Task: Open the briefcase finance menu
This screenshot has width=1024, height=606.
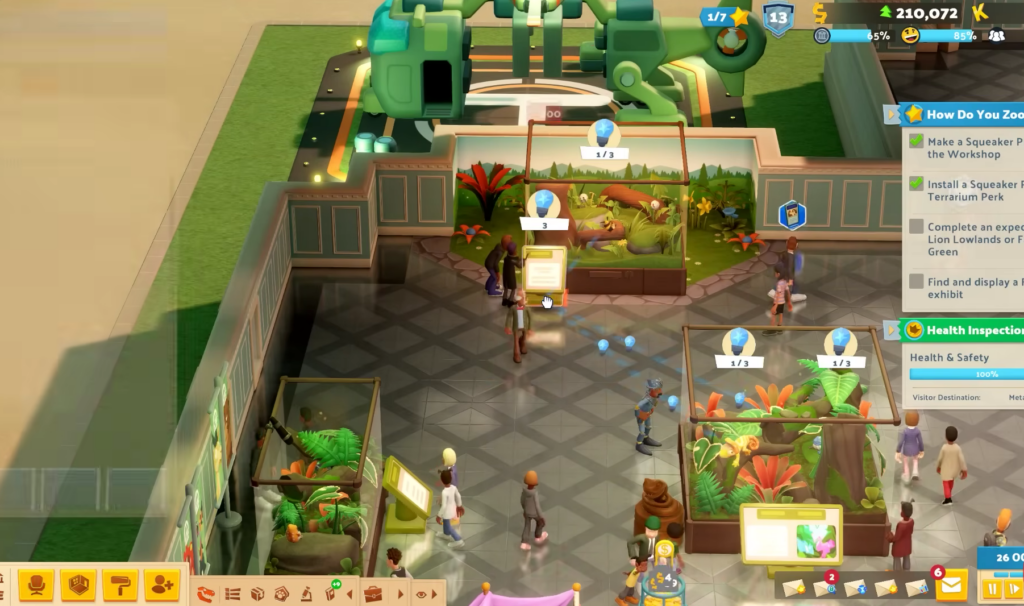Action: coord(373,594)
